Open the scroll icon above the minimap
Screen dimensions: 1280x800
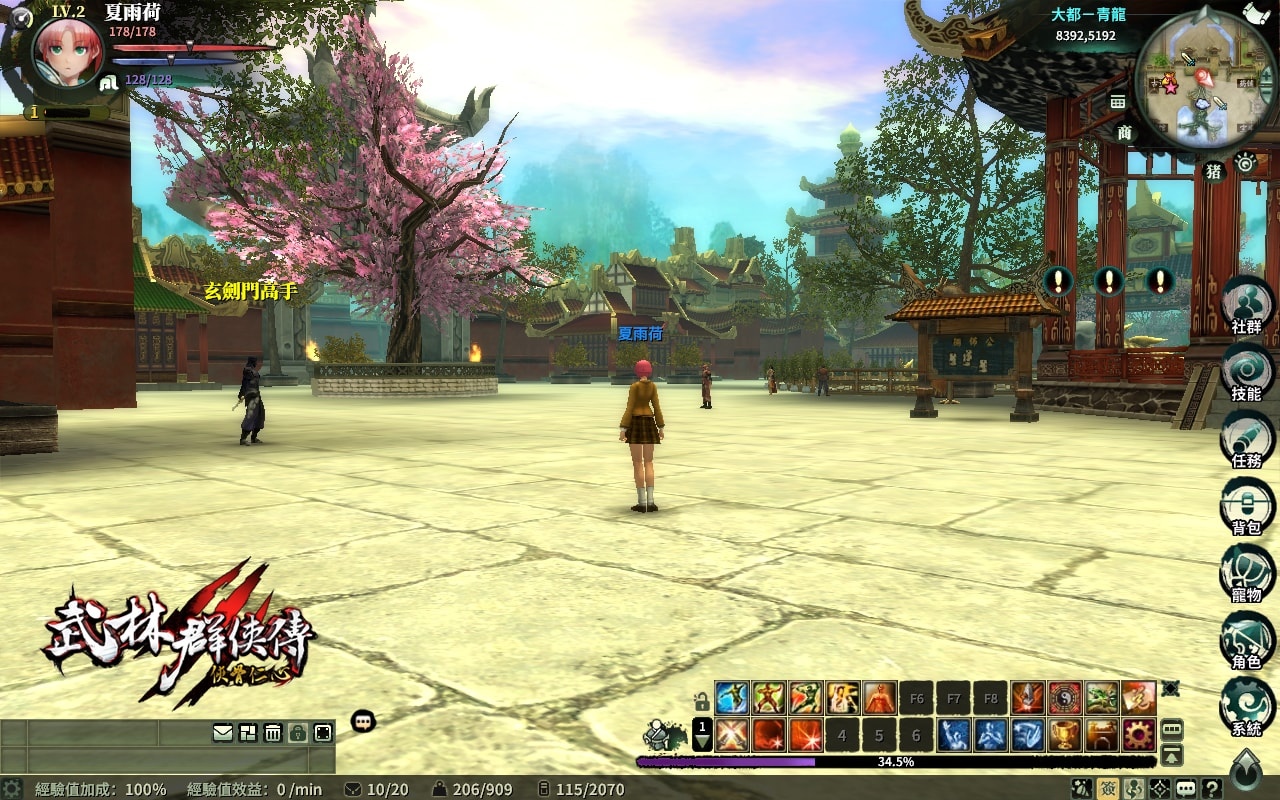coord(1255,11)
